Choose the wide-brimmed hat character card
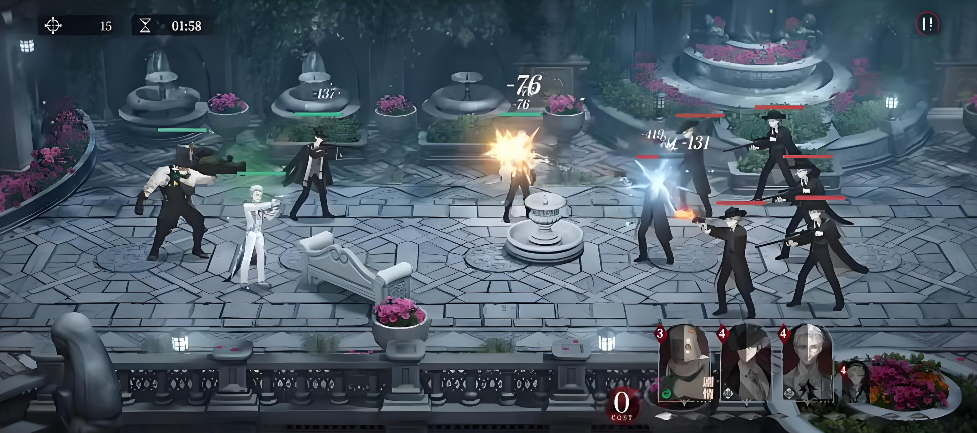The image size is (977, 433). [x=747, y=364]
